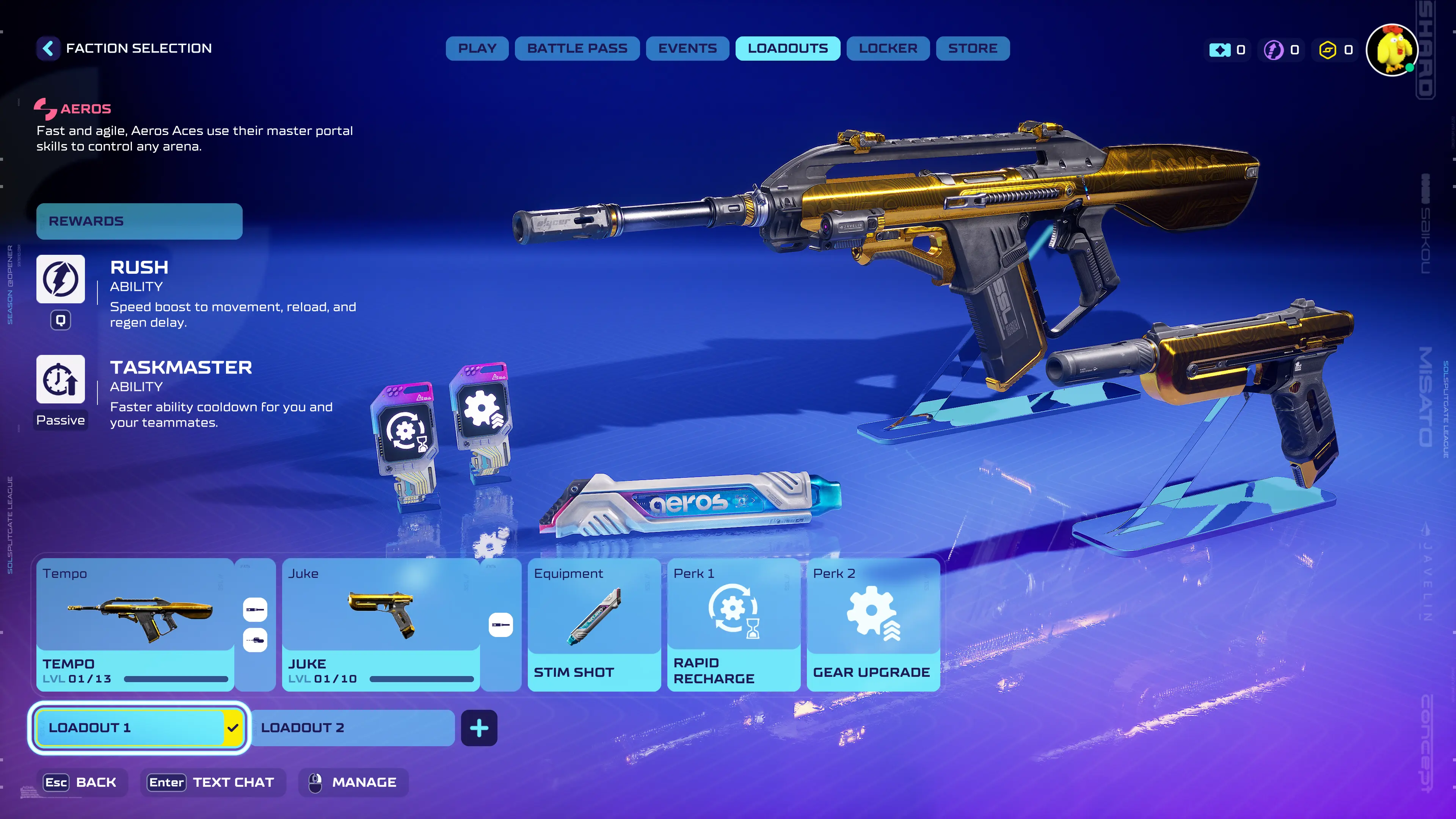Choose the Tempo primary weapon slot
This screenshot has height=819, width=1456.
[135, 624]
